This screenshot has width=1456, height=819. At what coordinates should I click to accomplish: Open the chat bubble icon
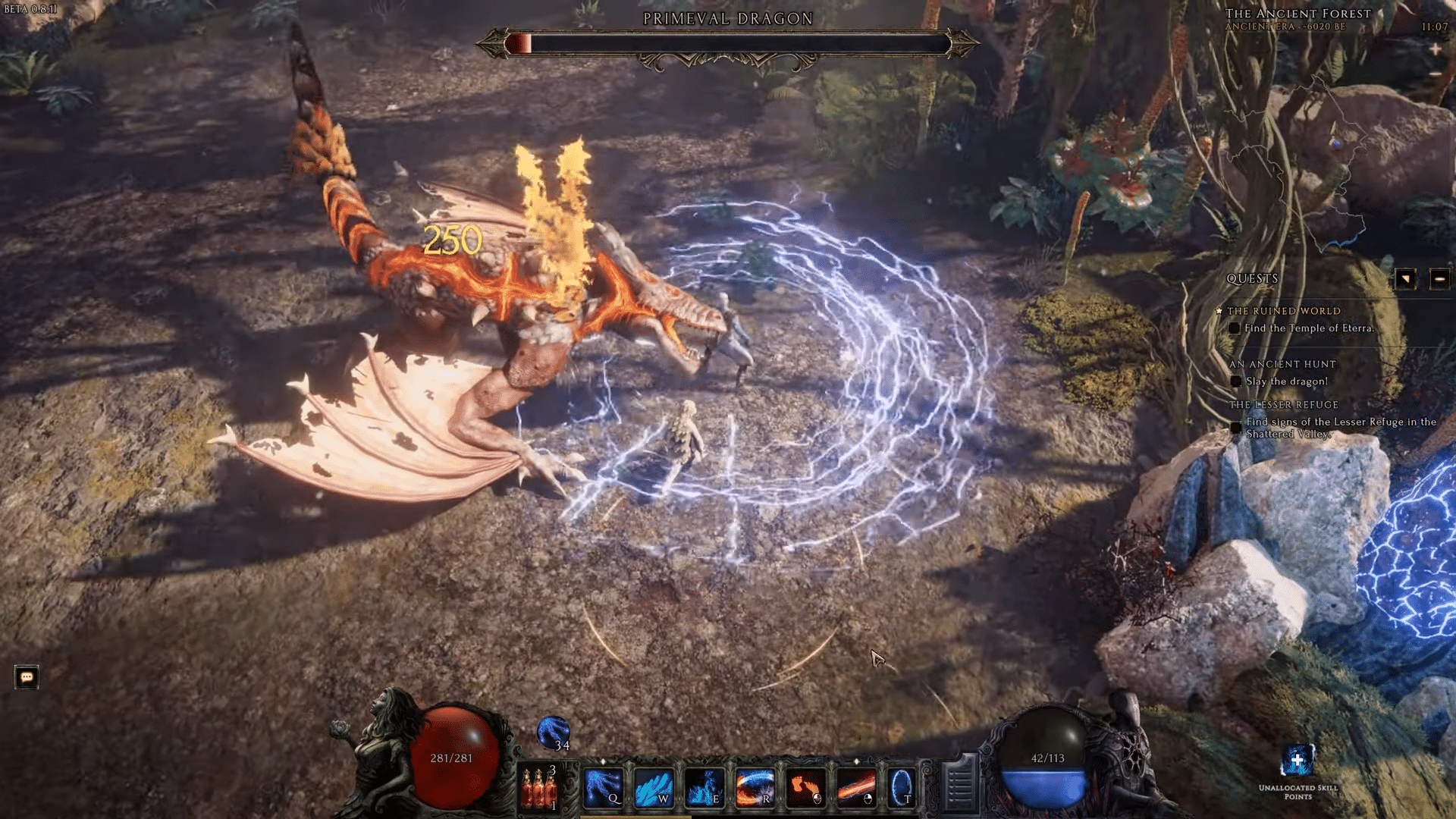click(x=26, y=677)
